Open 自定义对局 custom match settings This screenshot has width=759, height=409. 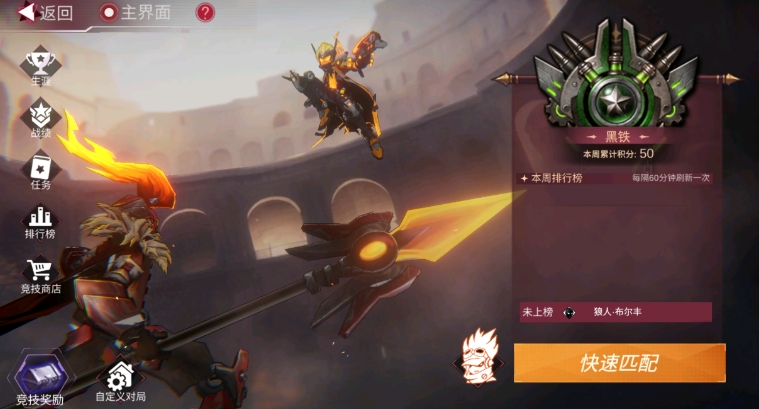click(120, 382)
